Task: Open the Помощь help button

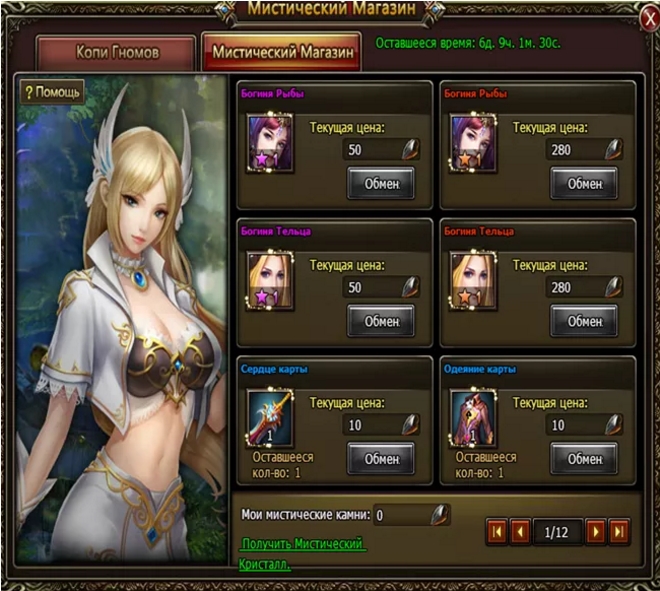Action: pos(53,92)
